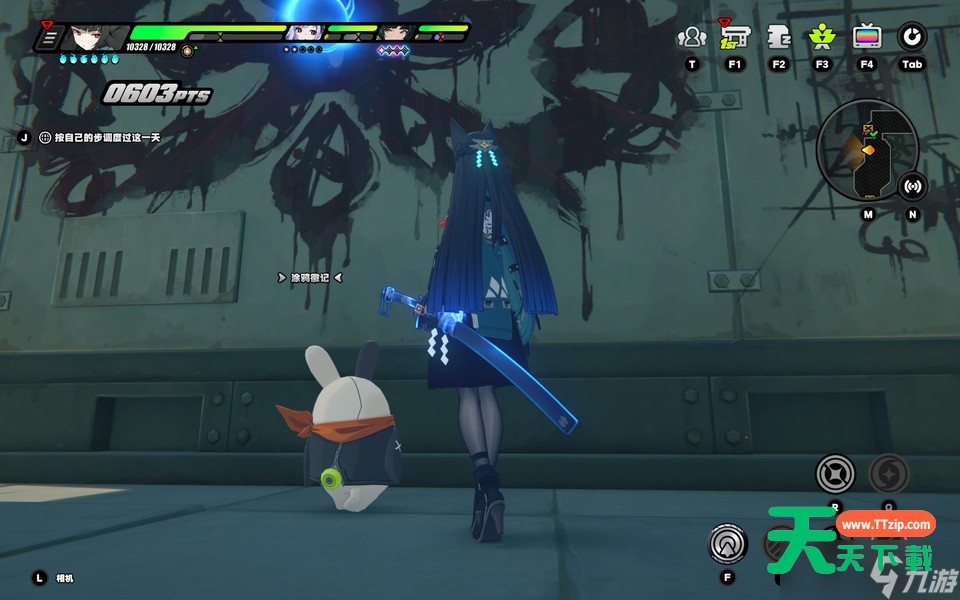Image resolution: width=960 pixels, height=600 pixels.
Task: Toggle the signal broadcast button beside minimap
Action: [912, 186]
